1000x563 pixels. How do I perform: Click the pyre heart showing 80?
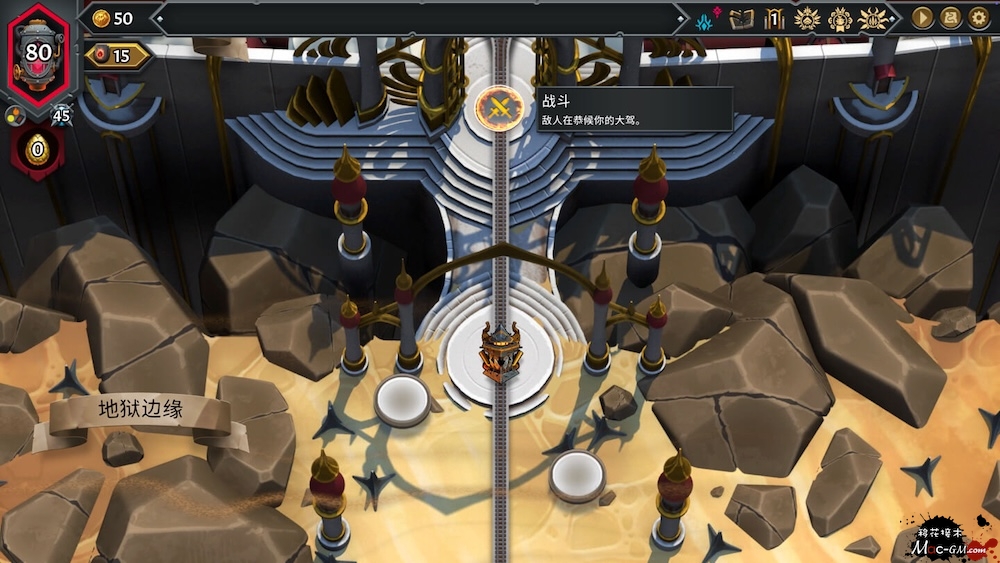39,51
